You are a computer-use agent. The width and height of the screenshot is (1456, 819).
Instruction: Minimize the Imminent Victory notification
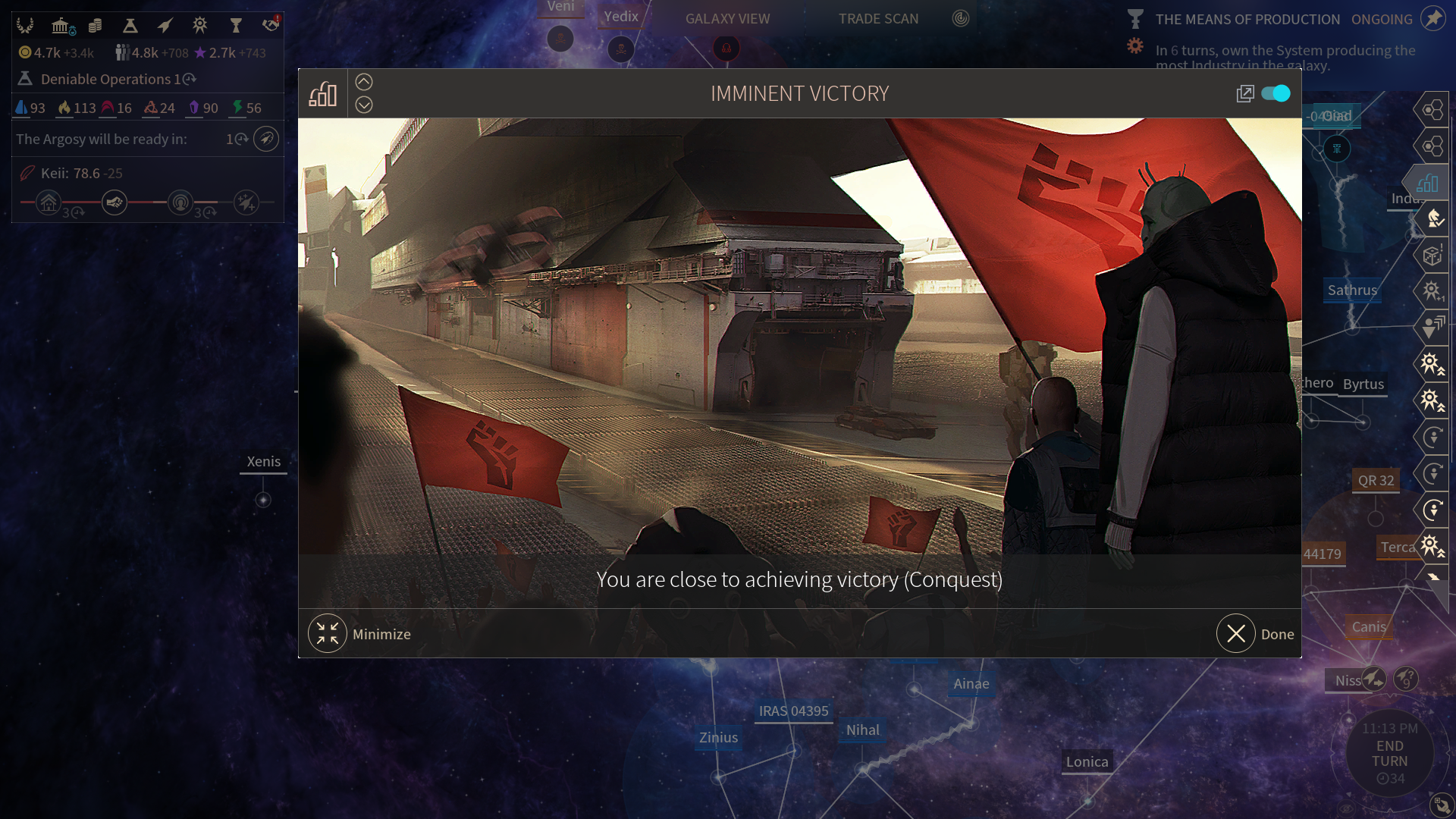pos(328,634)
